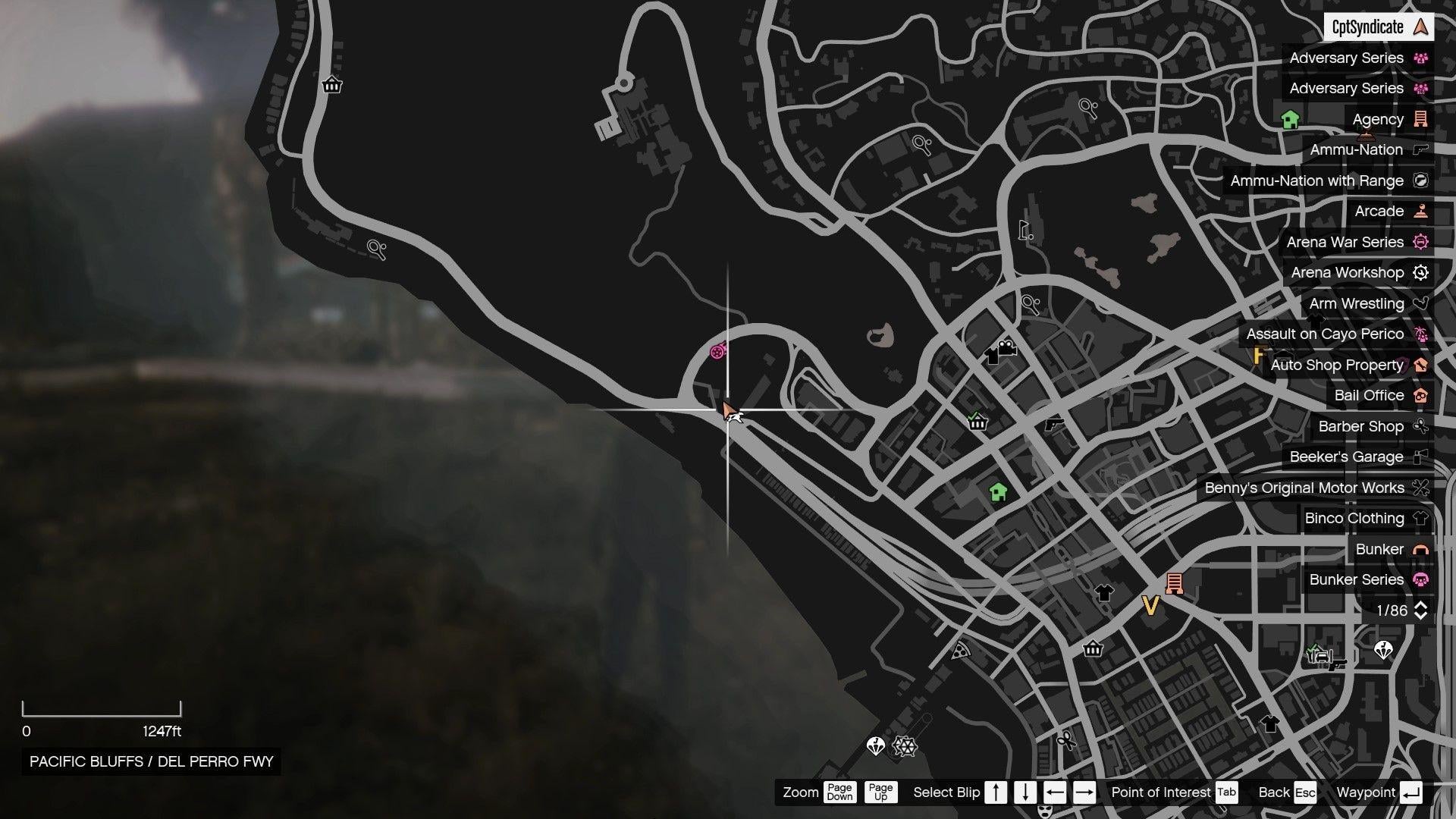This screenshot has height=819, width=1456.
Task: Open the Agency legend entry
Action: [1378, 119]
